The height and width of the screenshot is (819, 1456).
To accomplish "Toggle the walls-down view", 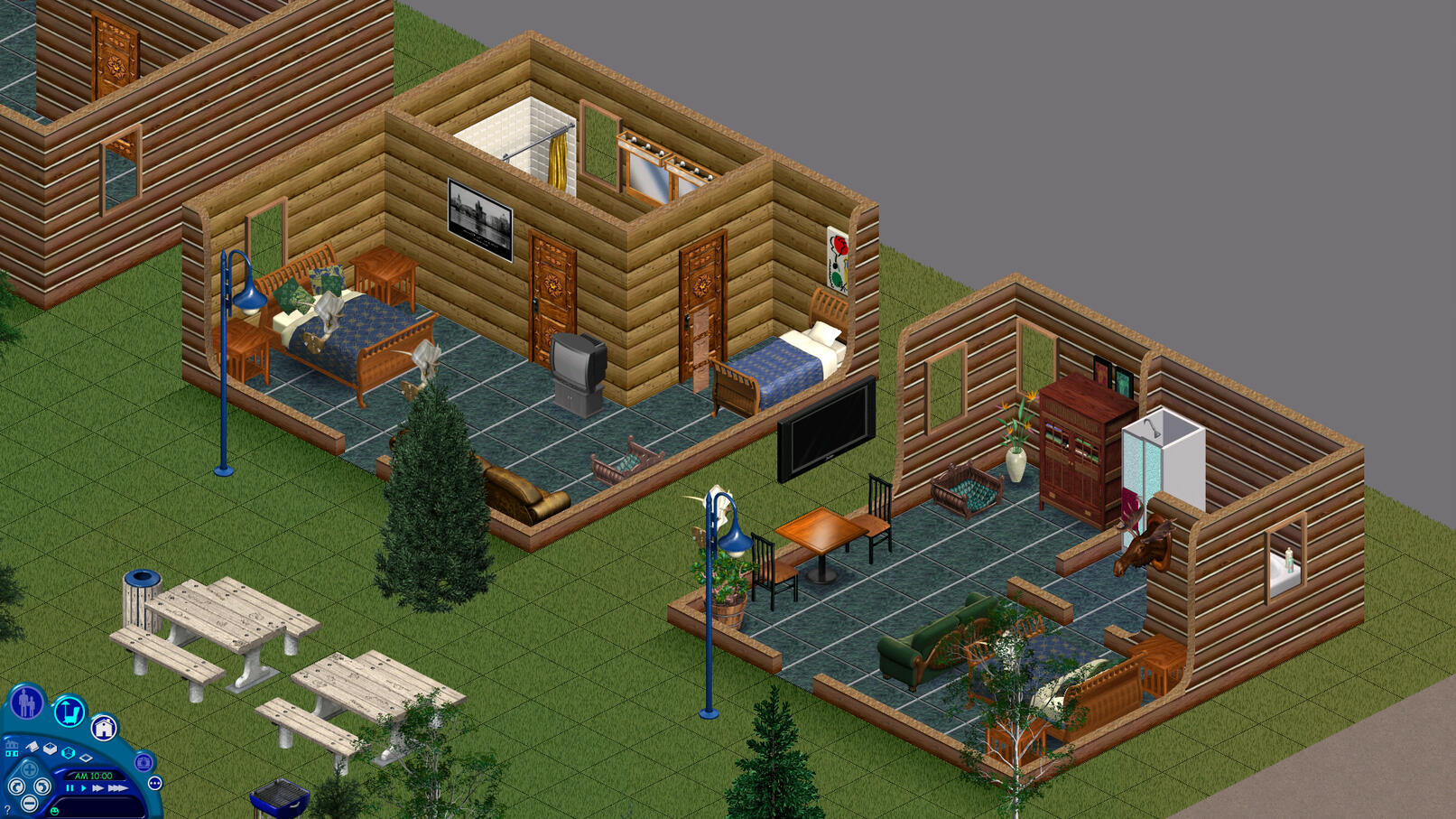I will 32,747.
